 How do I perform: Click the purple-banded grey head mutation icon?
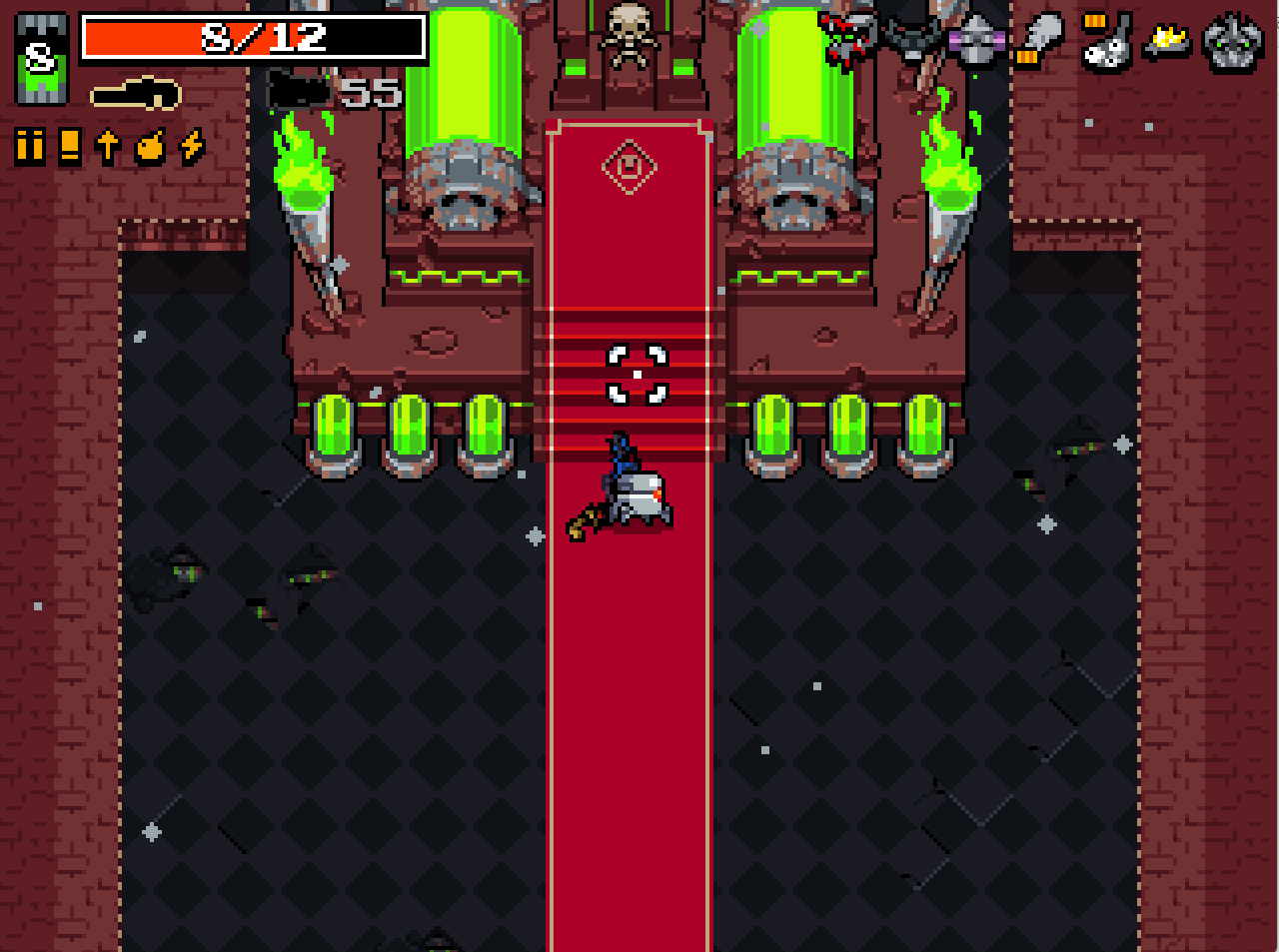tap(976, 42)
